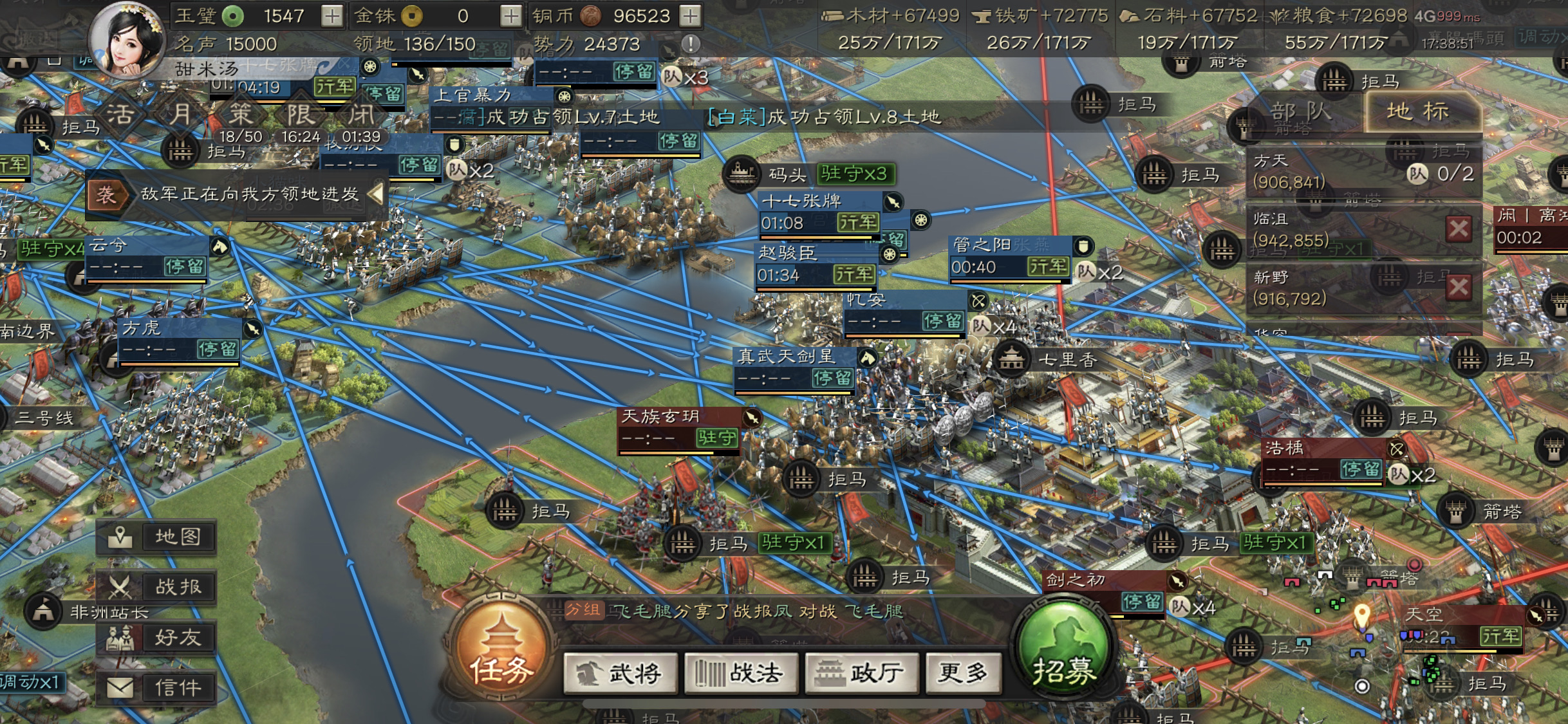The width and height of the screenshot is (1568, 724).
Task: Open the 地图 map panel
Action: click(155, 537)
